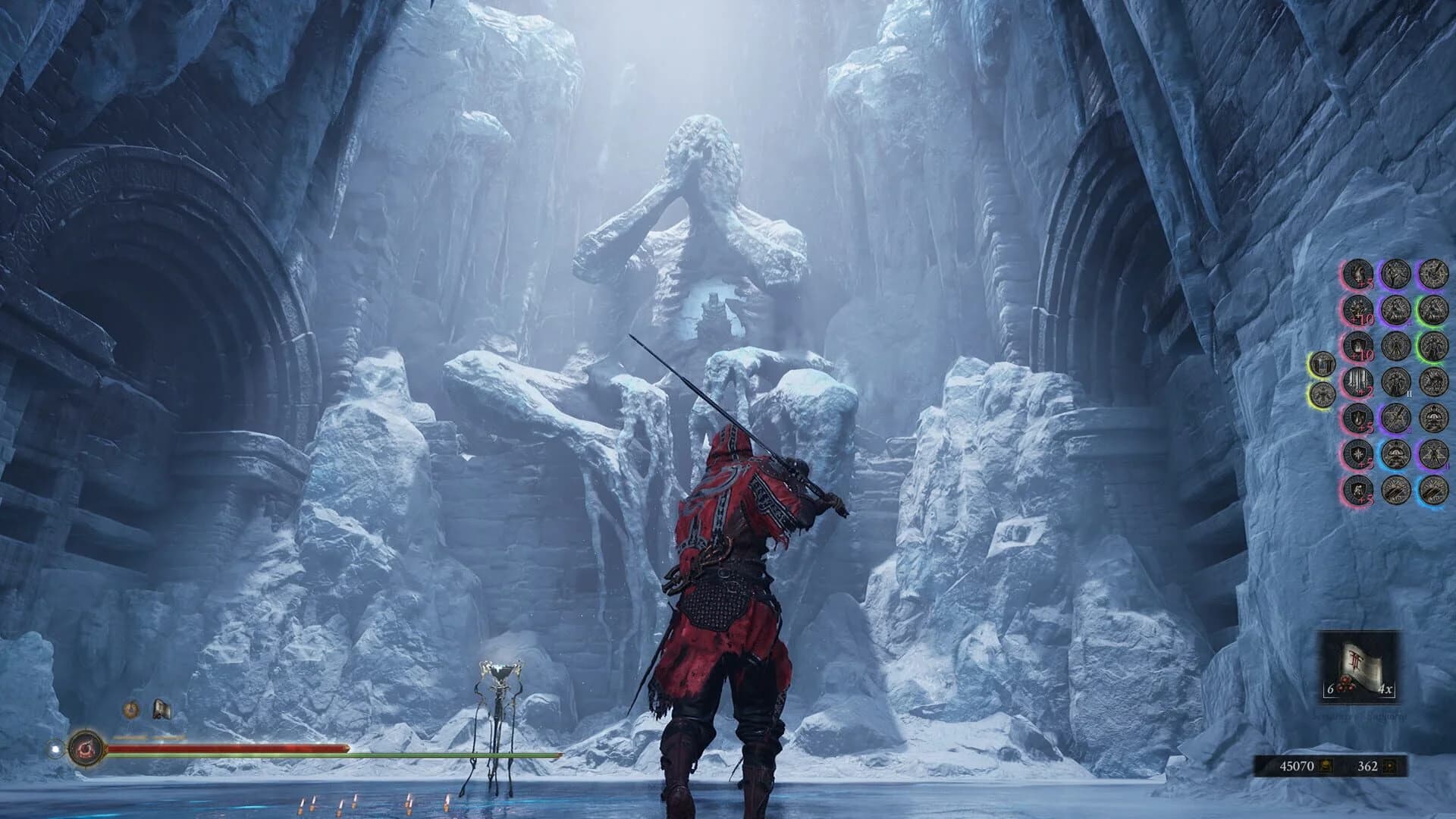Viewport: 1456px width, 819px height.
Task: Expand the 4x stack counter on the scroll item
Action: [1385, 689]
